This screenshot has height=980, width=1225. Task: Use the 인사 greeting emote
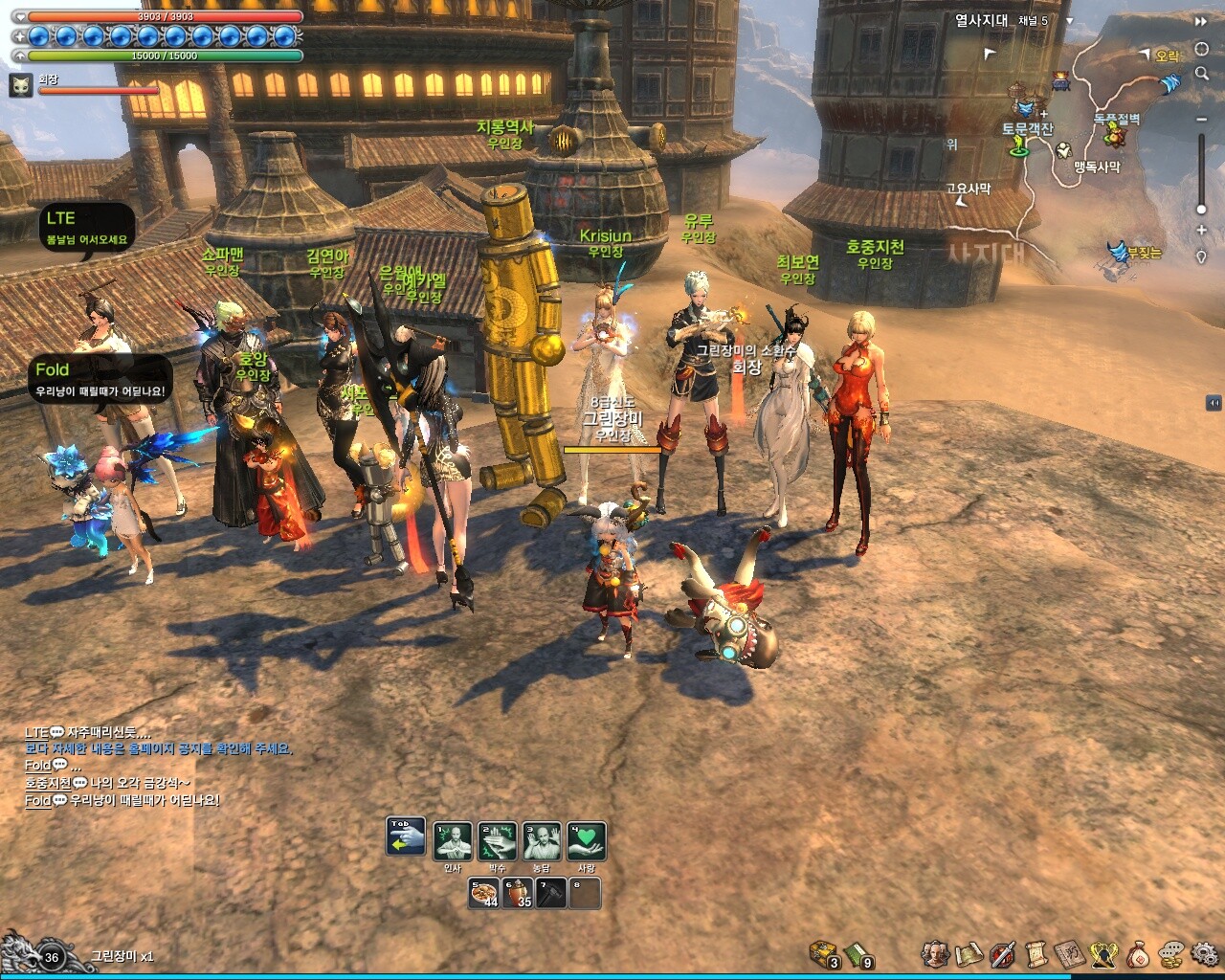pyautogui.click(x=453, y=841)
